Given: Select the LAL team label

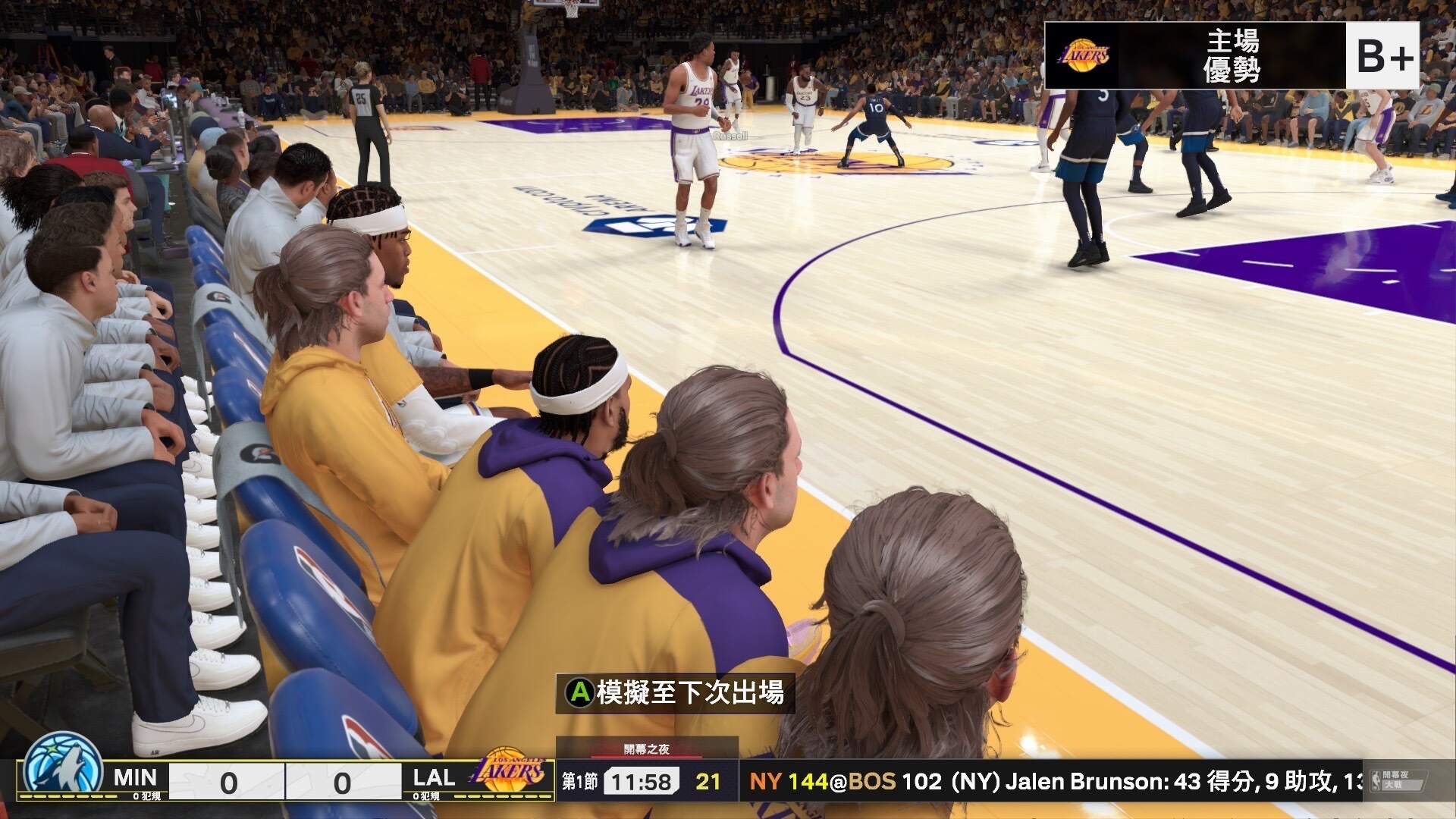Looking at the screenshot, I should (433, 779).
